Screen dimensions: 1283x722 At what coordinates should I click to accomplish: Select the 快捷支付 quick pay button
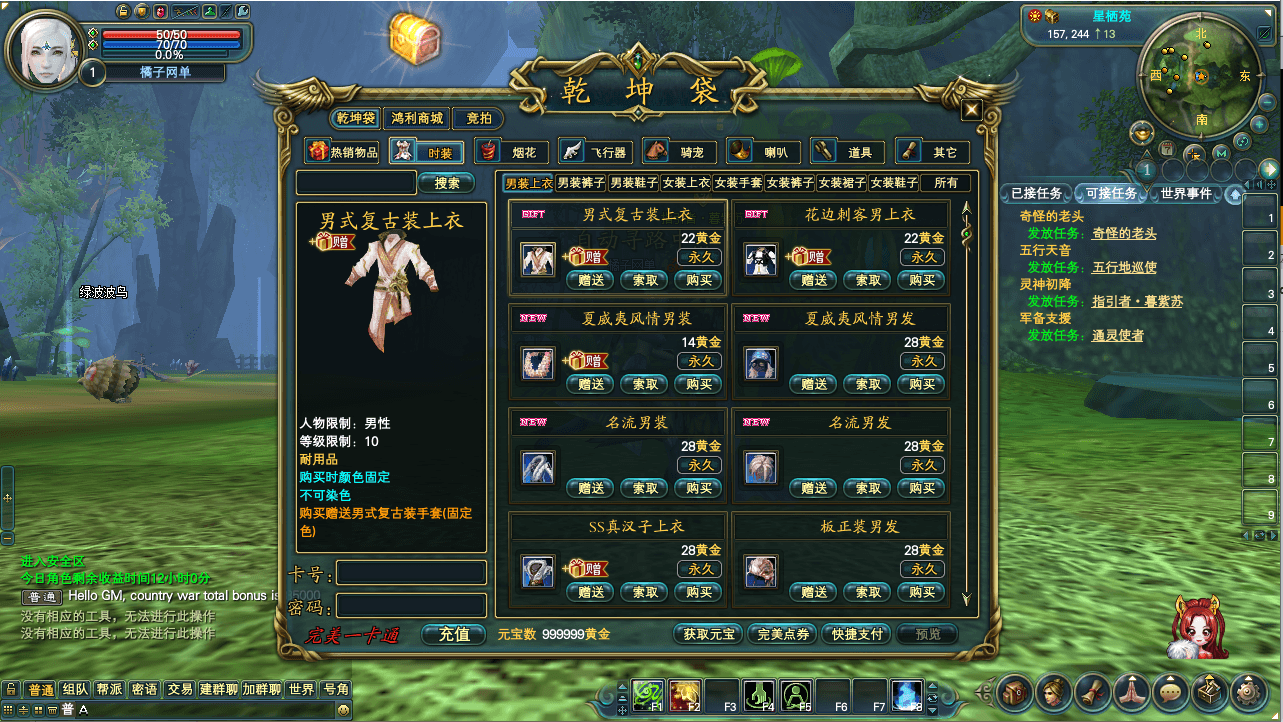pyautogui.click(x=855, y=634)
